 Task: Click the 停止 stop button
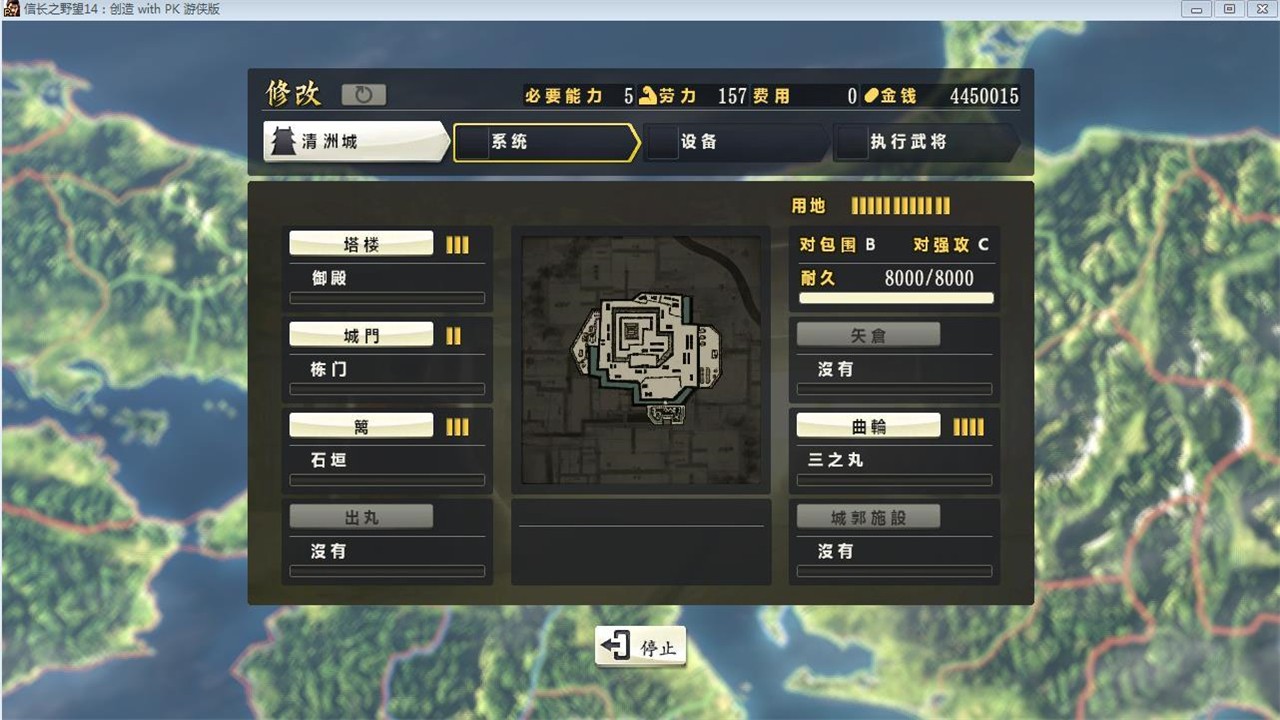click(x=641, y=647)
